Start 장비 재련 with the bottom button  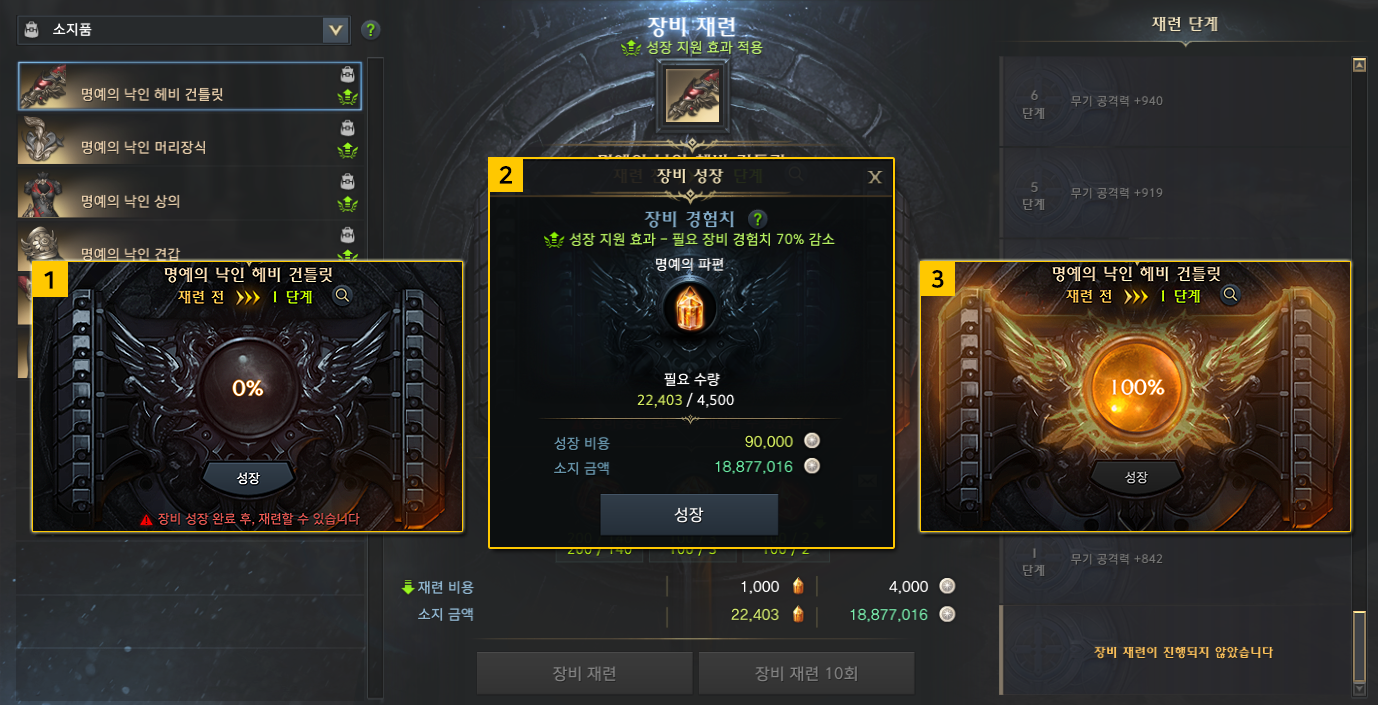point(585,673)
